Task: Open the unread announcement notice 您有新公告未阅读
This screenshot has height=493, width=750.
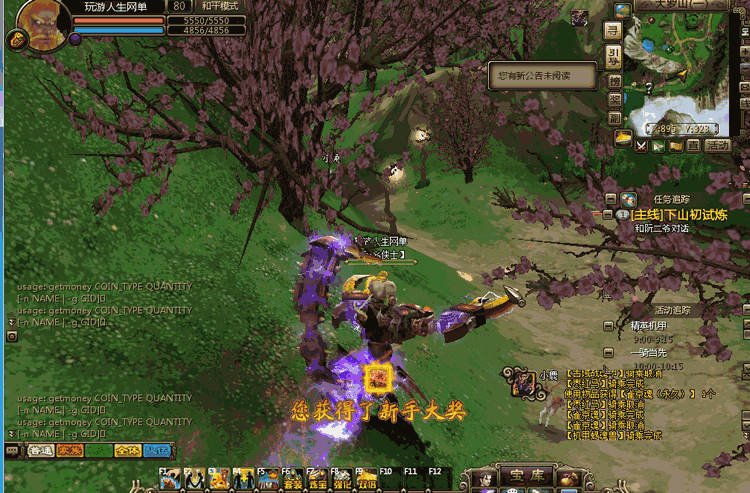Action: 541,75
